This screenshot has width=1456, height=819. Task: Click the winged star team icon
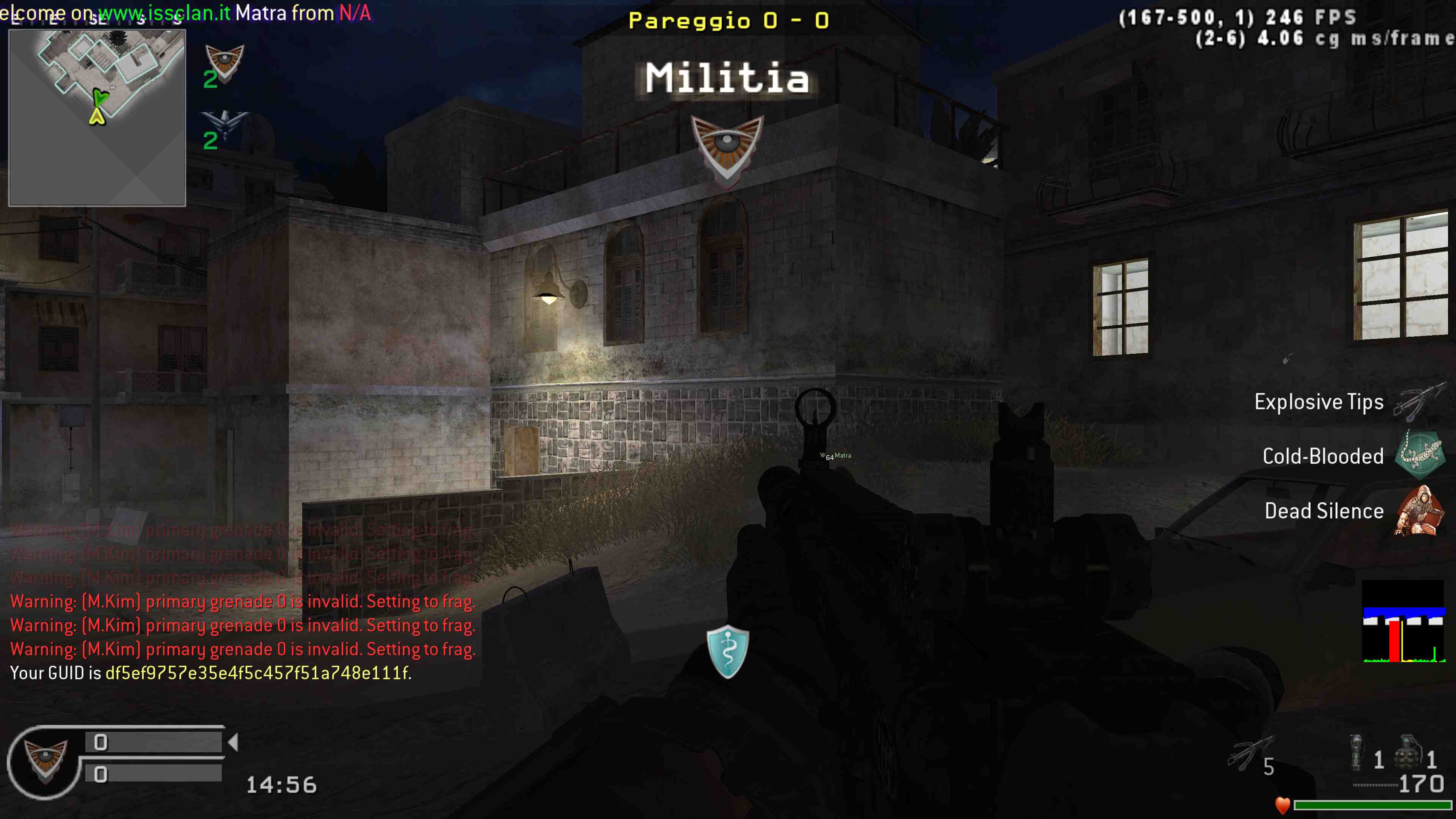[224, 124]
